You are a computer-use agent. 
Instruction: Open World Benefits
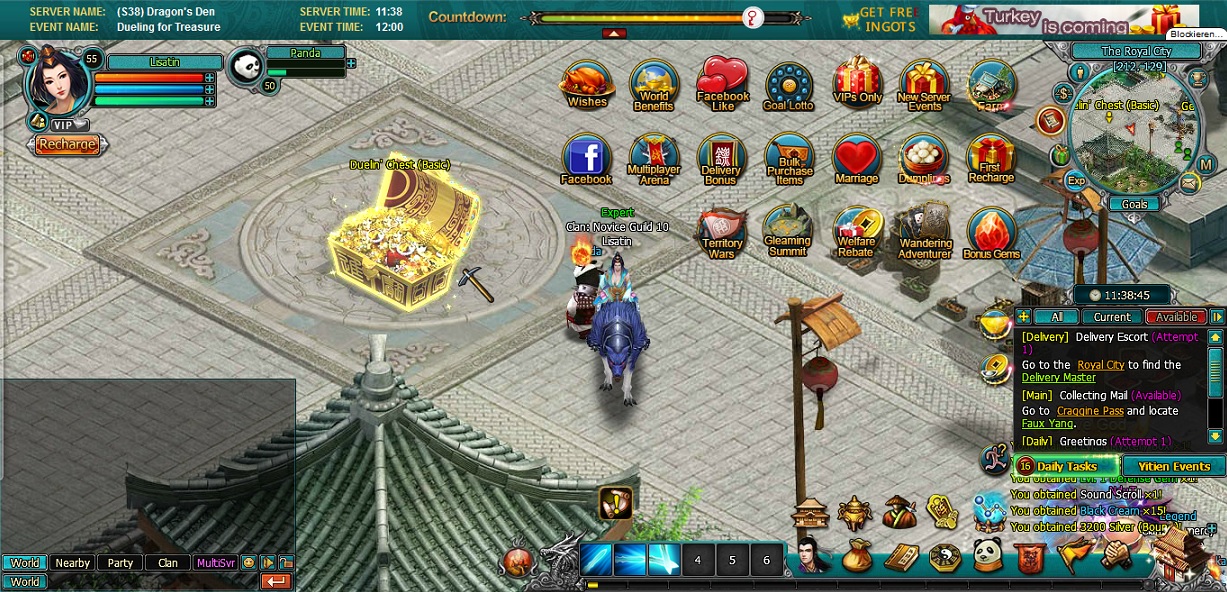click(x=654, y=86)
